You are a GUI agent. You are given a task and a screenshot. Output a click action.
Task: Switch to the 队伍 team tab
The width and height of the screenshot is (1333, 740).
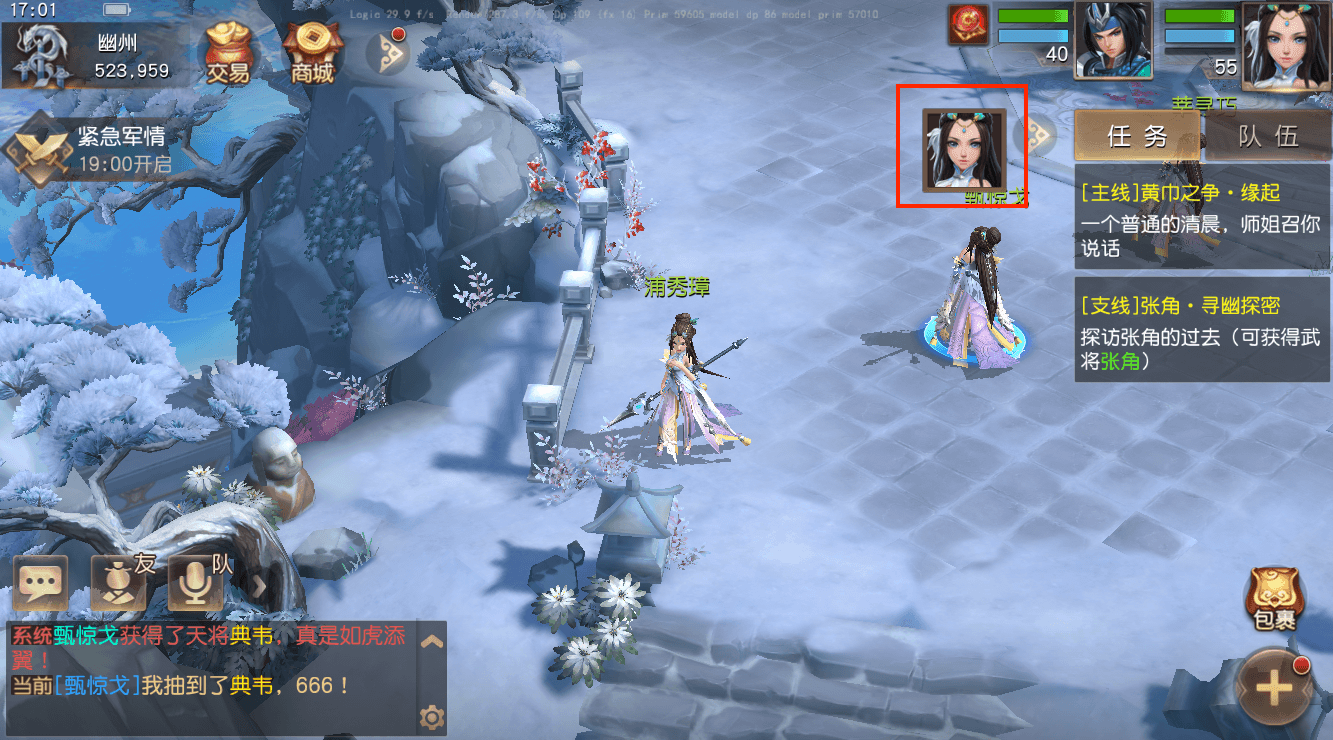[x=1268, y=136]
